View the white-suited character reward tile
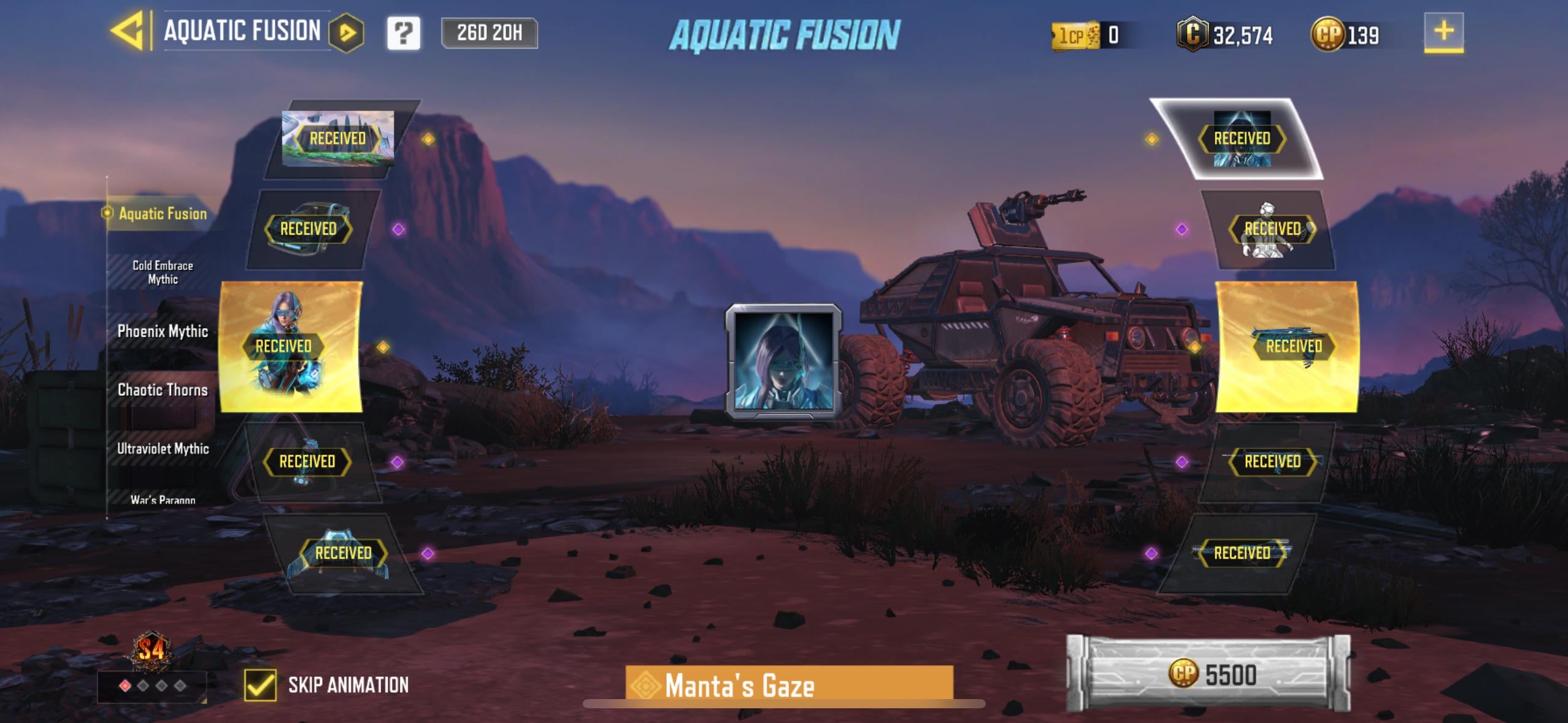The height and width of the screenshot is (723, 1568). 1272,229
